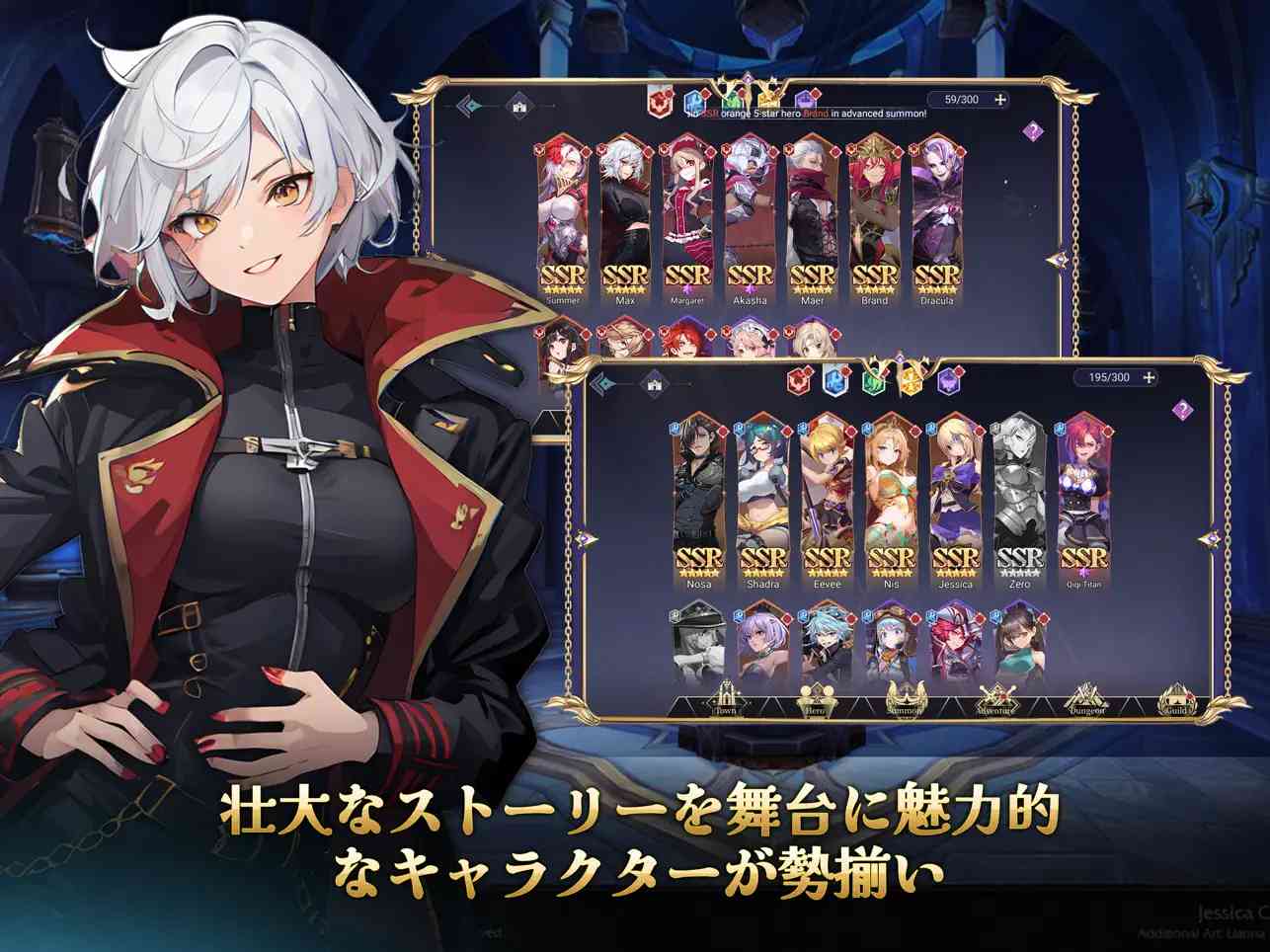Open the Guild menu icon
Screen dimensions: 1270x952
pyautogui.click(x=1177, y=703)
